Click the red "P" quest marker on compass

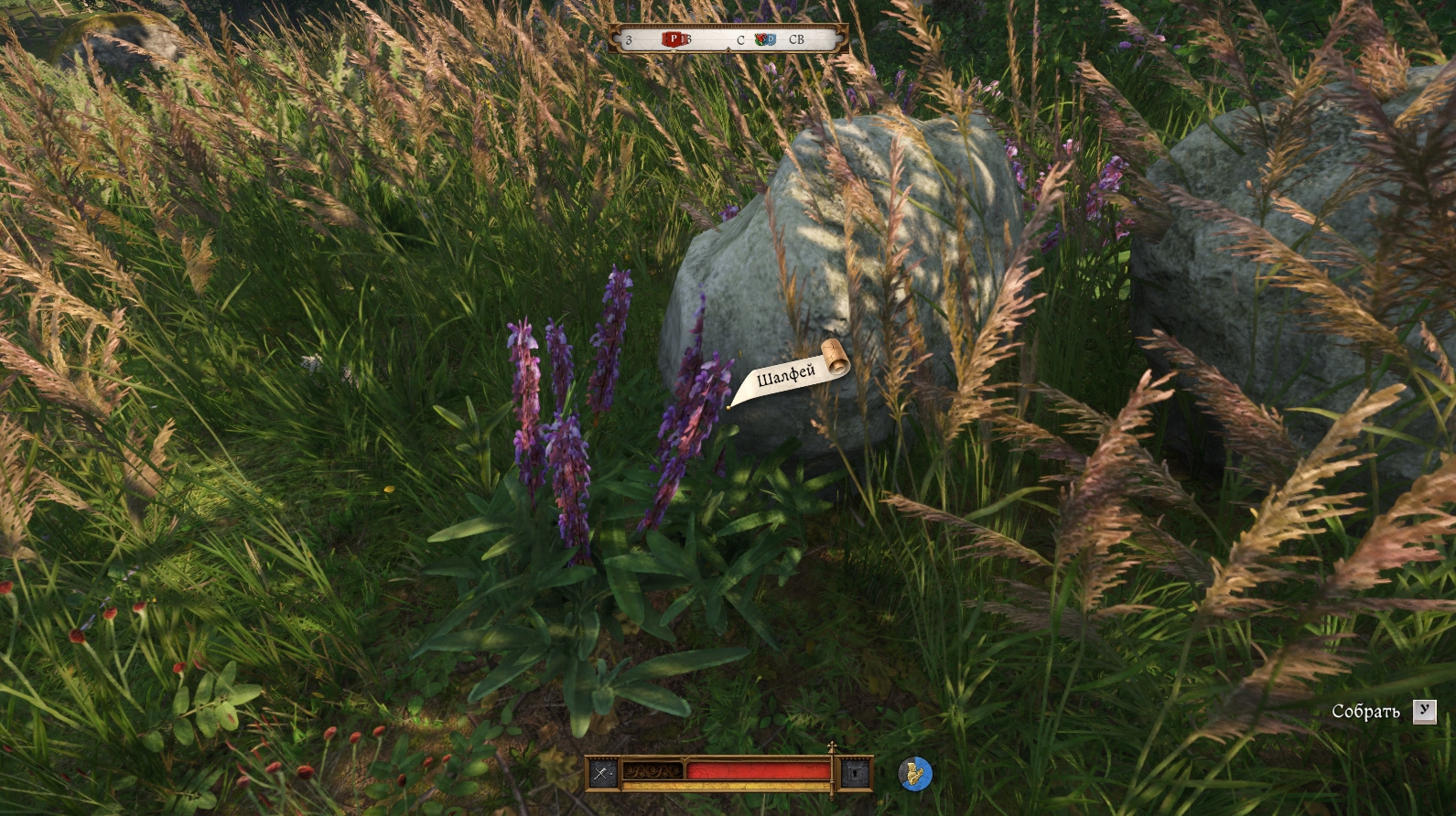(x=674, y=39)
